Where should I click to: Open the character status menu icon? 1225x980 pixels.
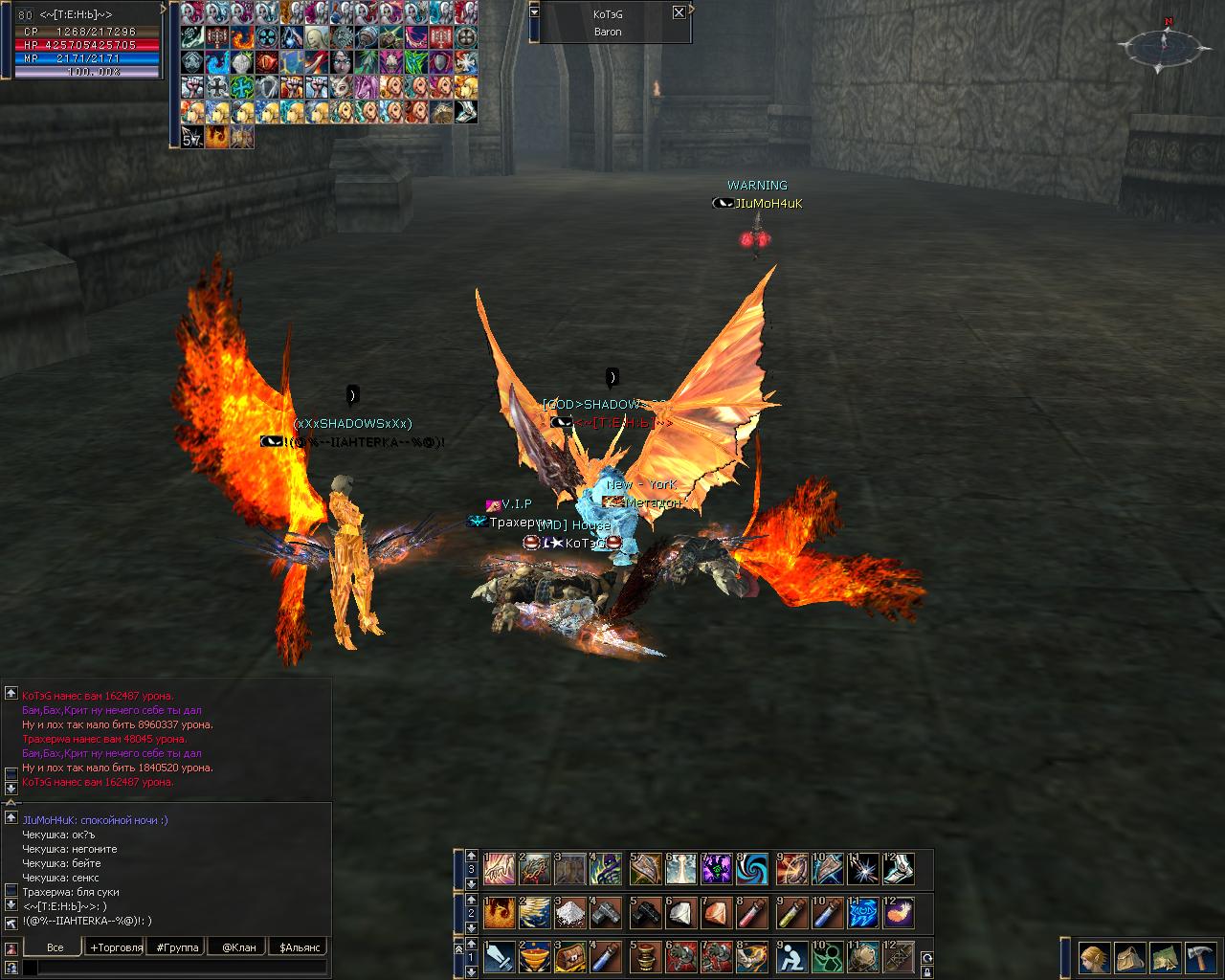coord(1094,957)
